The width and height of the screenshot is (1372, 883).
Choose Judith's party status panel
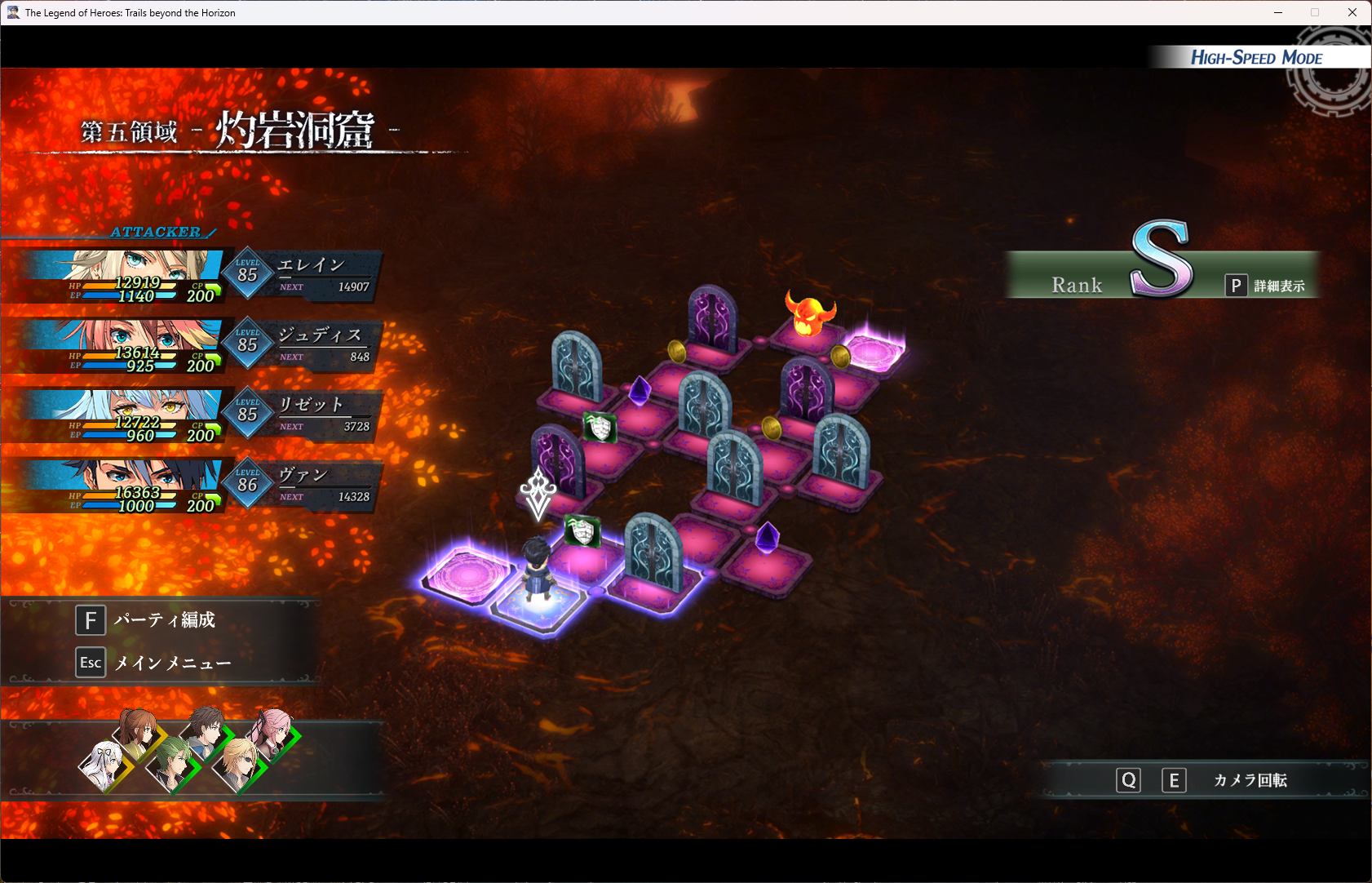[196, 346]
